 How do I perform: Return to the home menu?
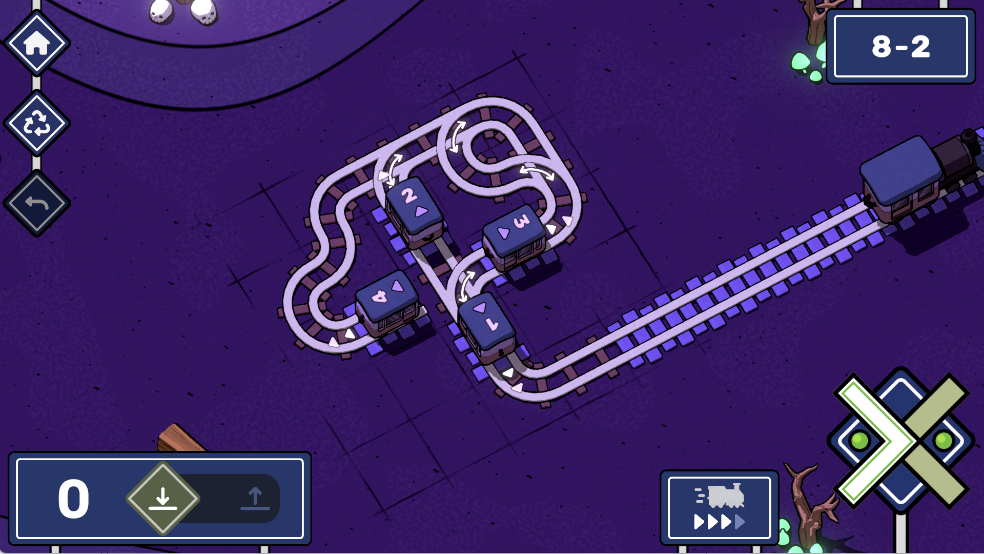click(37, 44)
